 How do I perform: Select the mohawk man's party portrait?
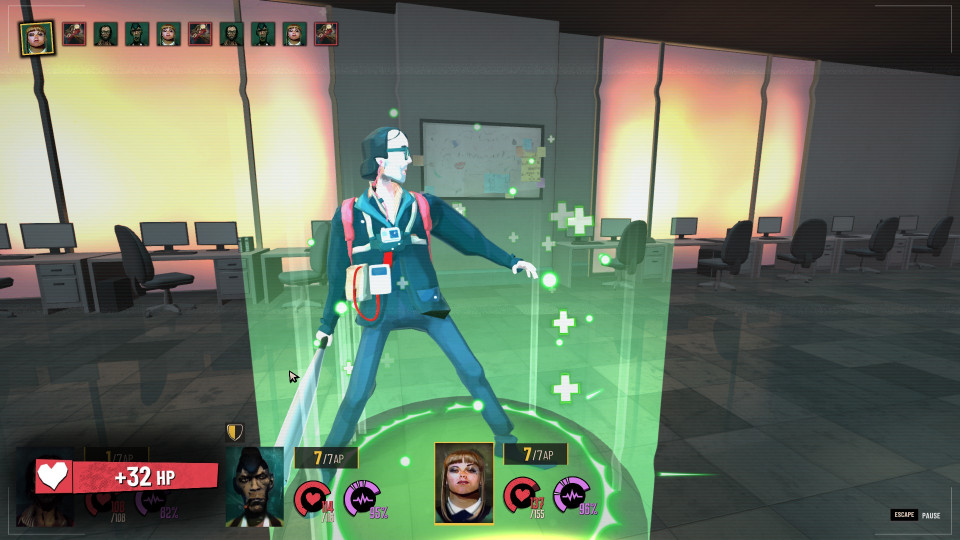254,485
